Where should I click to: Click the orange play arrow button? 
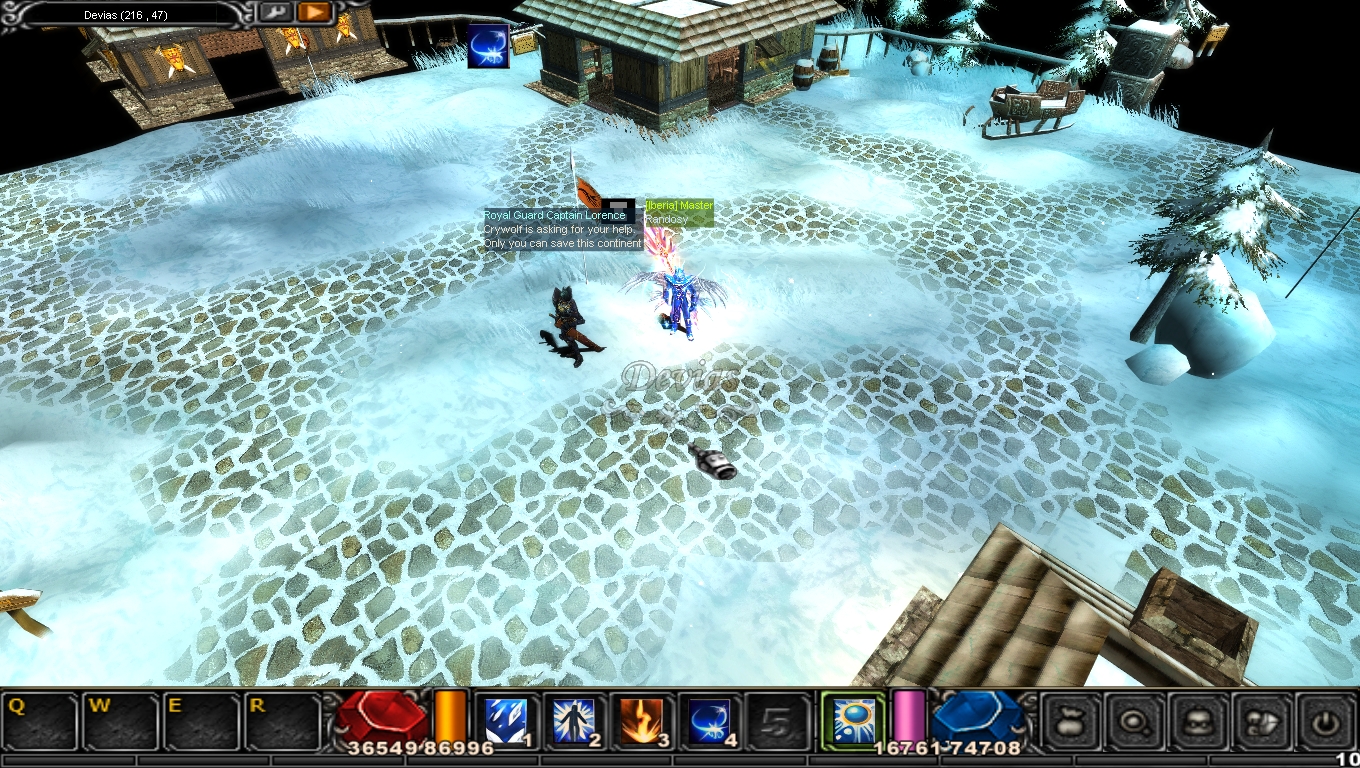point(314,12)
